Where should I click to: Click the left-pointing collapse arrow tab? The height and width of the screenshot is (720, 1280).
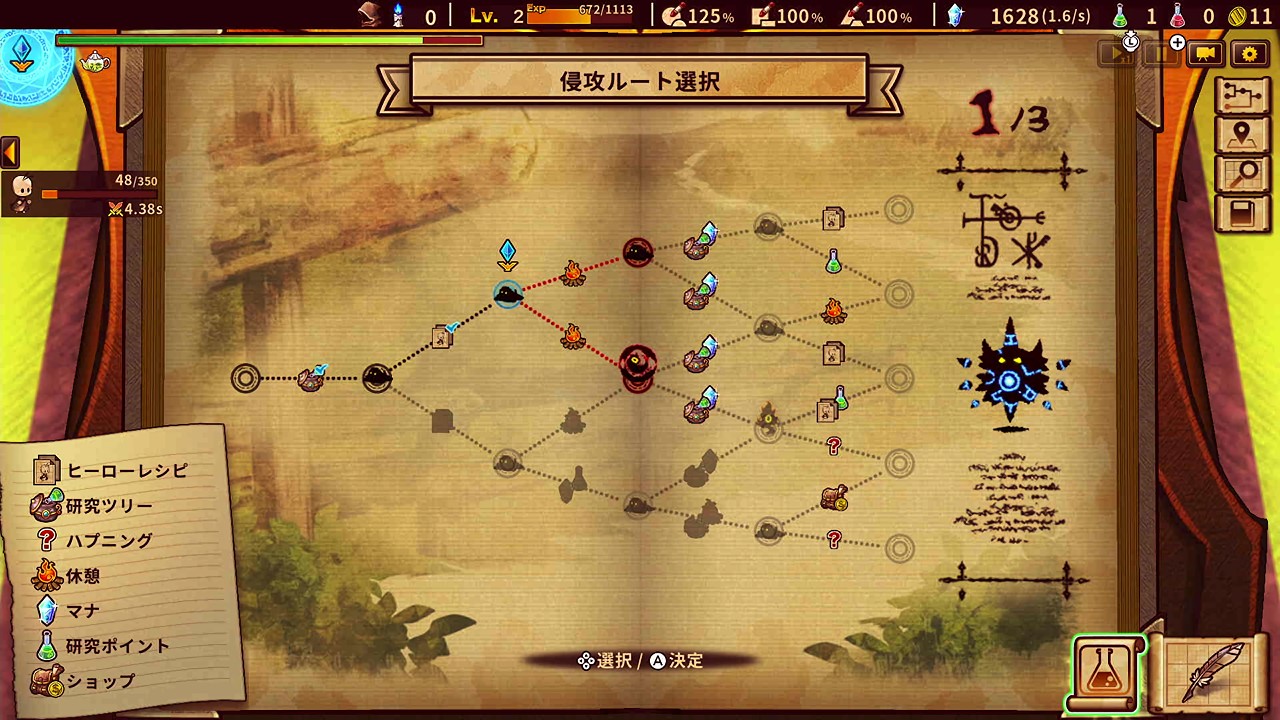10,152
